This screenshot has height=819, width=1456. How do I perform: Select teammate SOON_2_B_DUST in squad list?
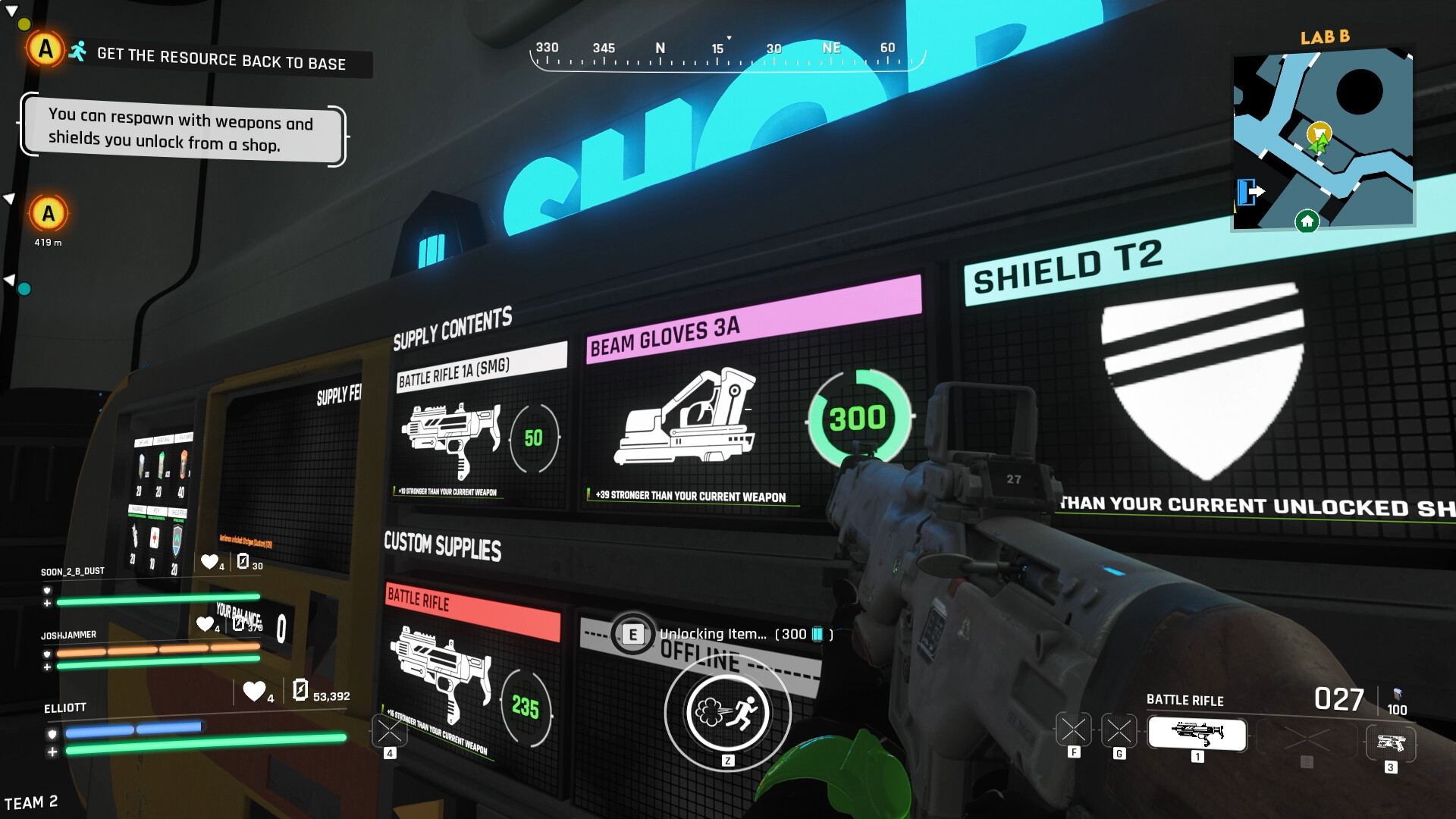click(73, 571)
